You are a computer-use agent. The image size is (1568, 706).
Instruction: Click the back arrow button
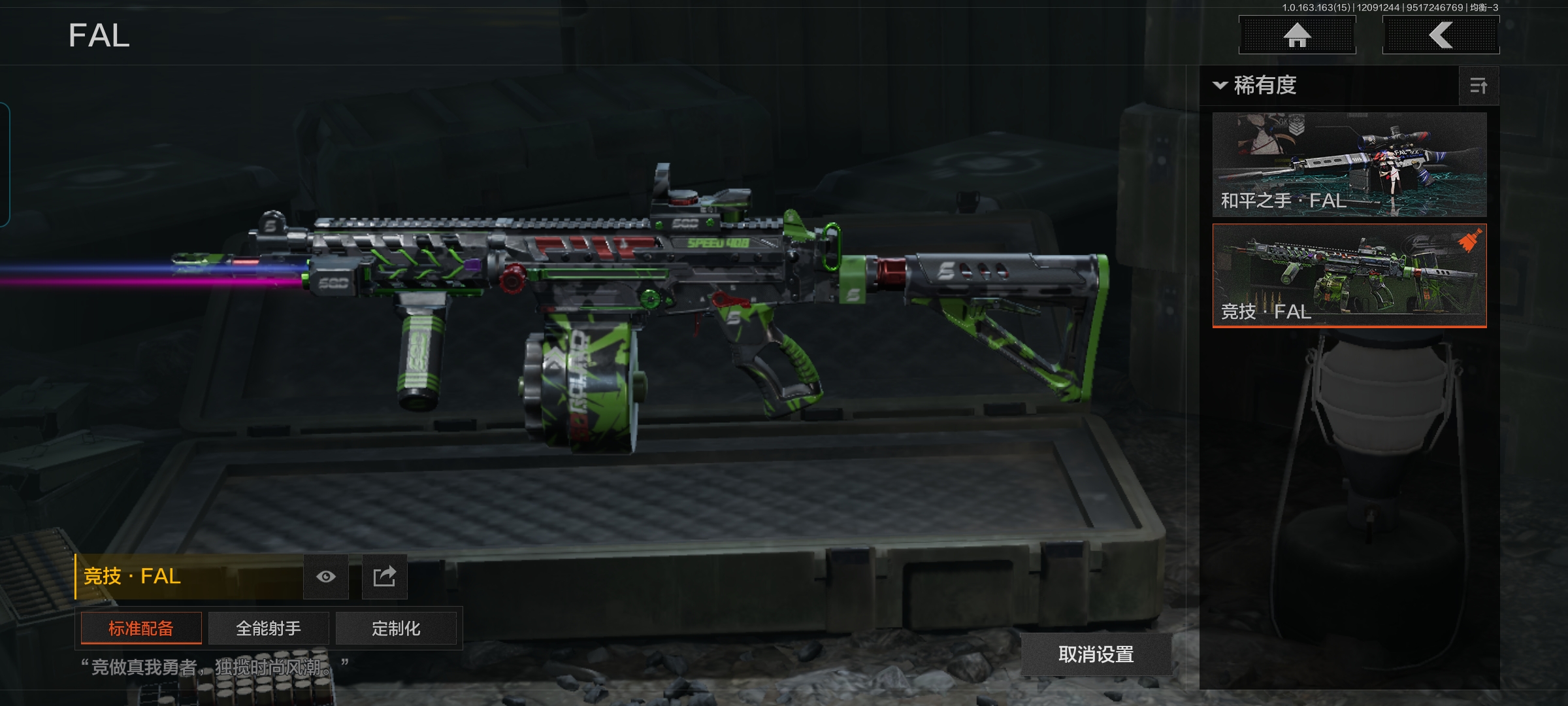[1441, 35]
